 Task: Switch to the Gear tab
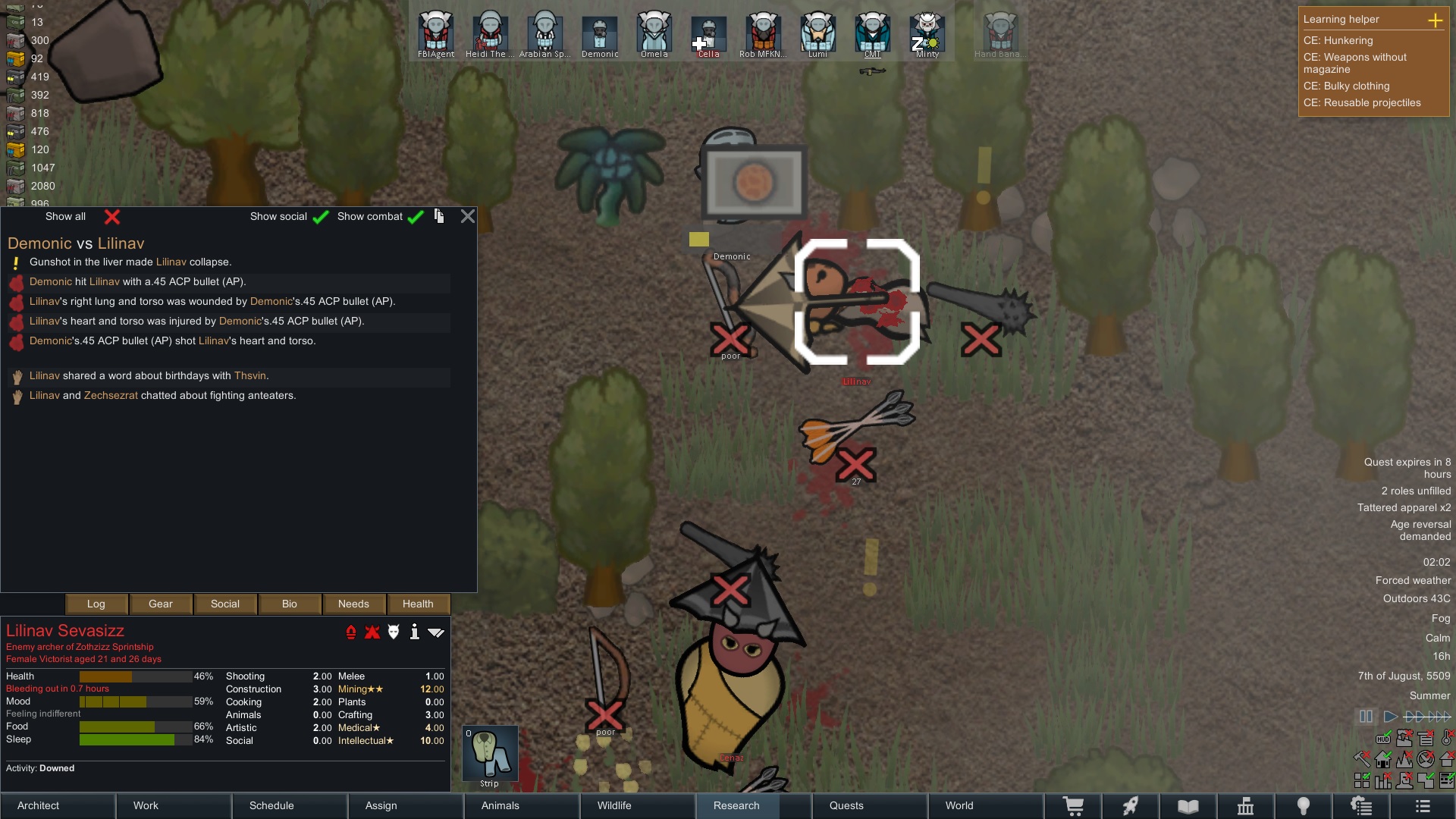(x=161, y=604)
